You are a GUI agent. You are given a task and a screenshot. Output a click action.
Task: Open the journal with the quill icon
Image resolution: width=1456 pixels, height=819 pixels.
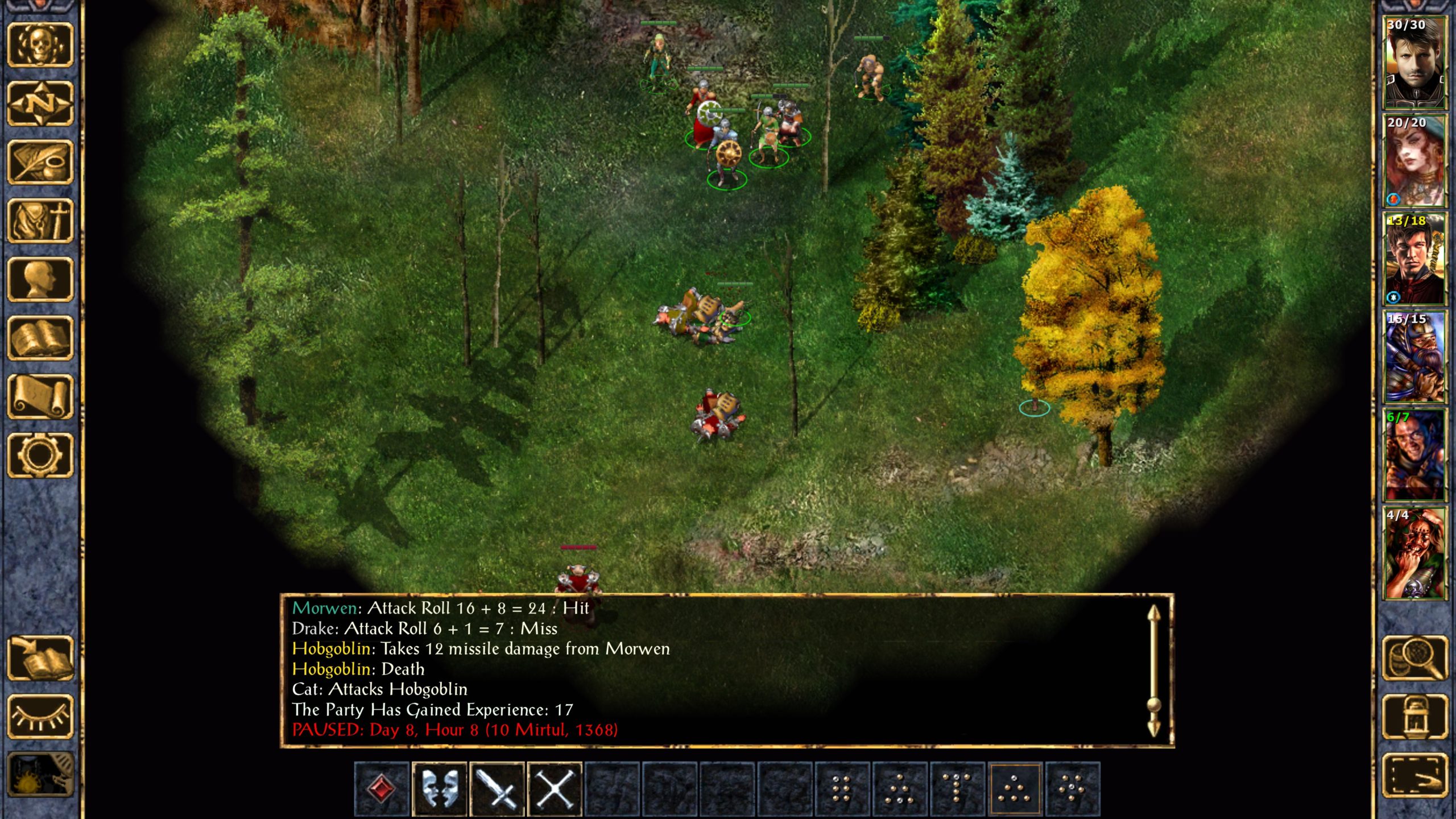40,163
